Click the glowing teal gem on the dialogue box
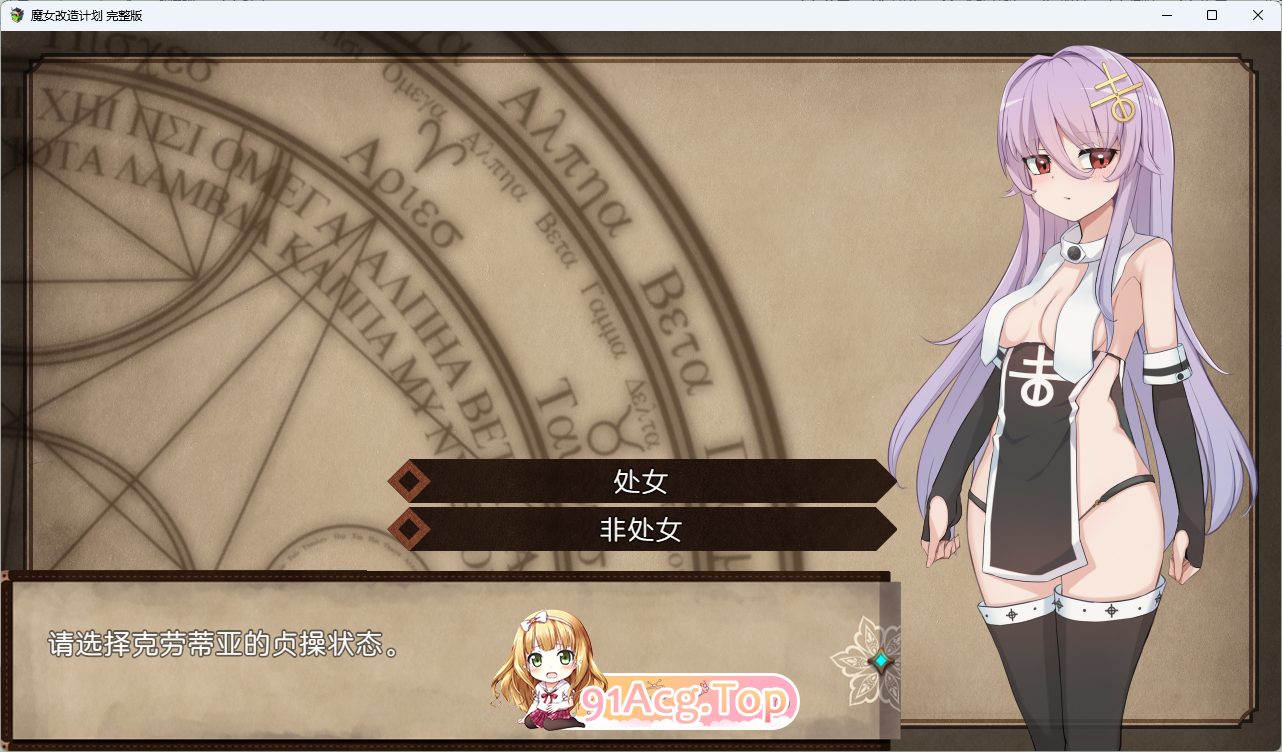The image size is (1282, 752). (881, 661)
